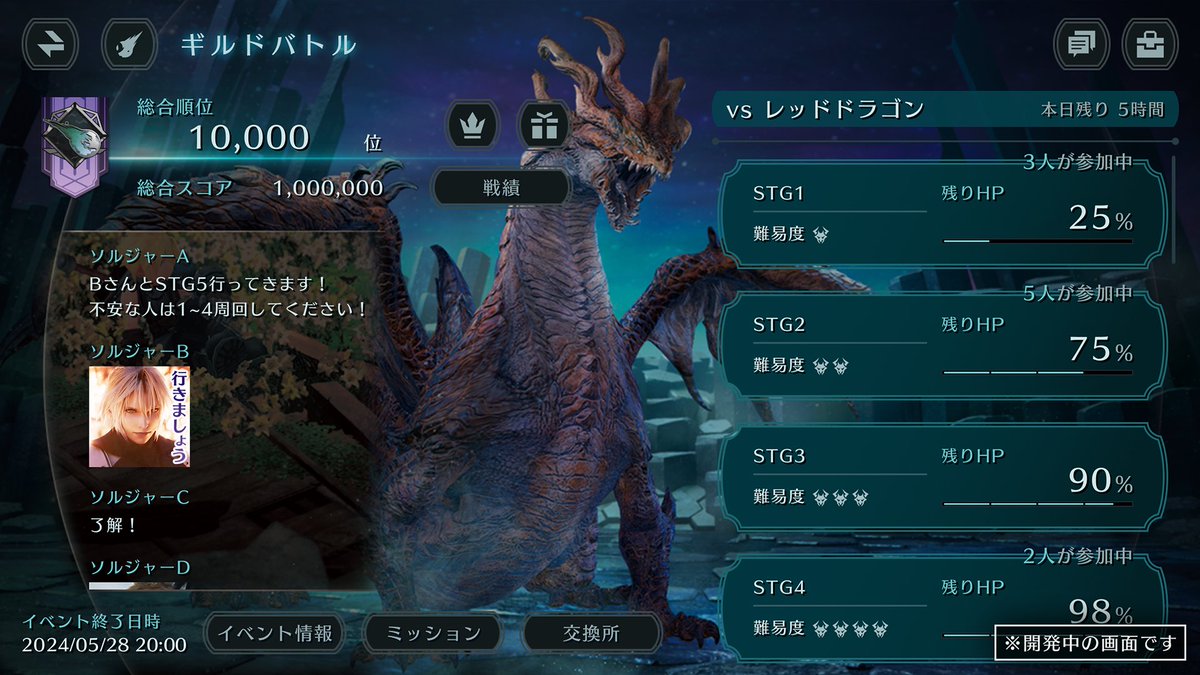Click ソルジャーB's character stamp image

pos(140,416)
